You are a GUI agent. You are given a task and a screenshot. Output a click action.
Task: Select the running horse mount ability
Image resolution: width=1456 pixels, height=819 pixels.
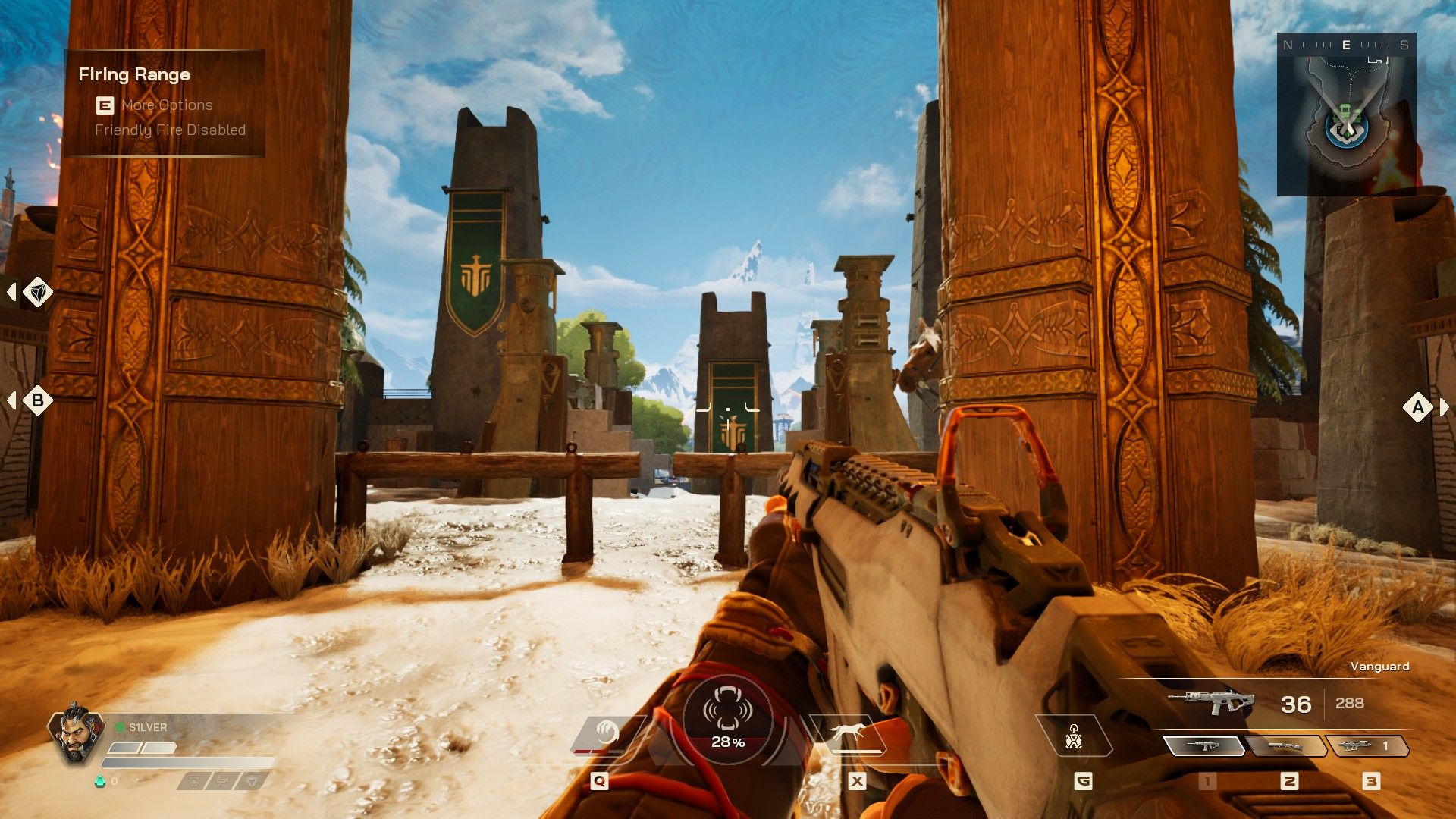pyautogui.click(x=849, y=733)
